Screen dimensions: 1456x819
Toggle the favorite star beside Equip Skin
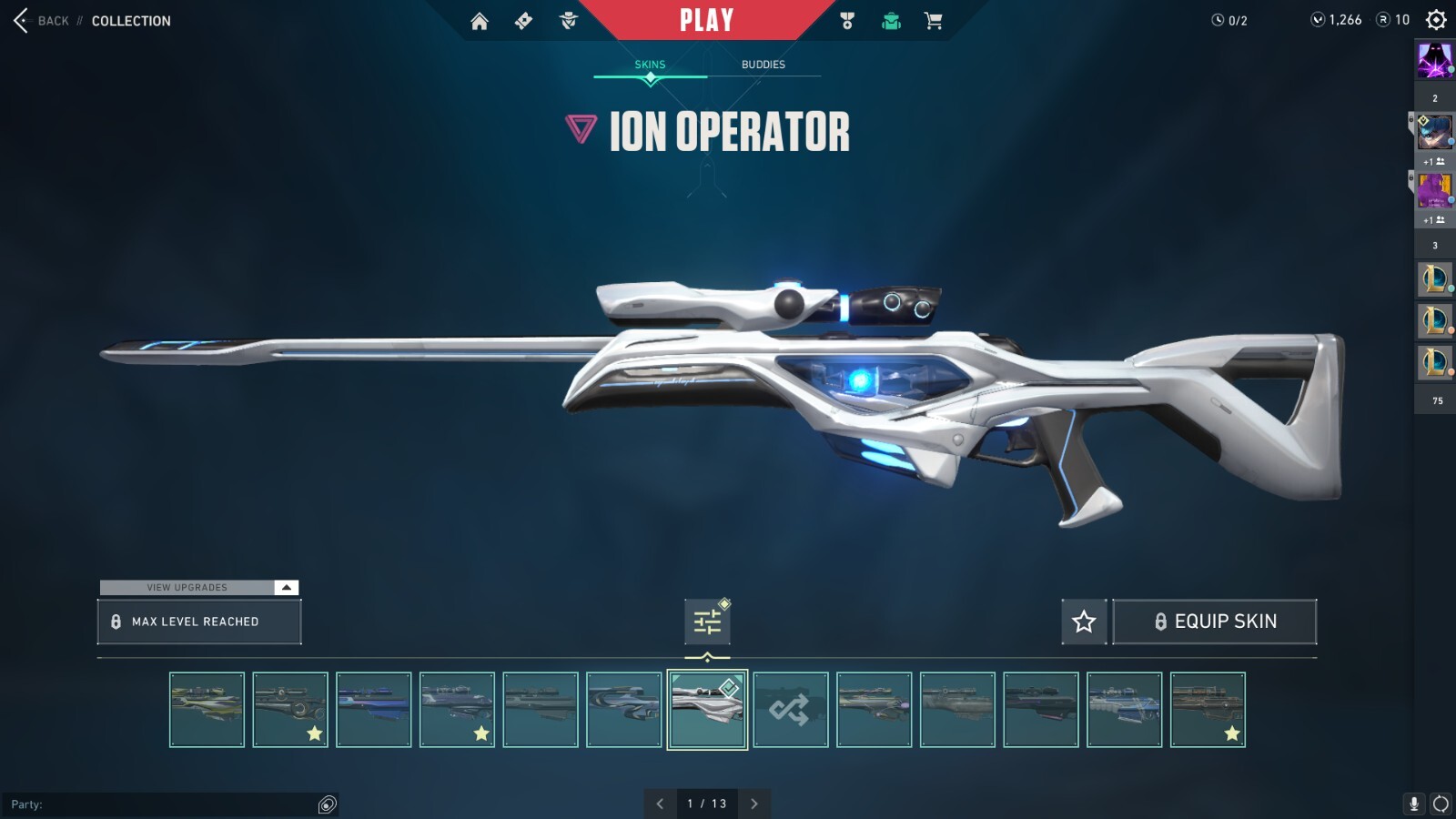point(1085,621)
